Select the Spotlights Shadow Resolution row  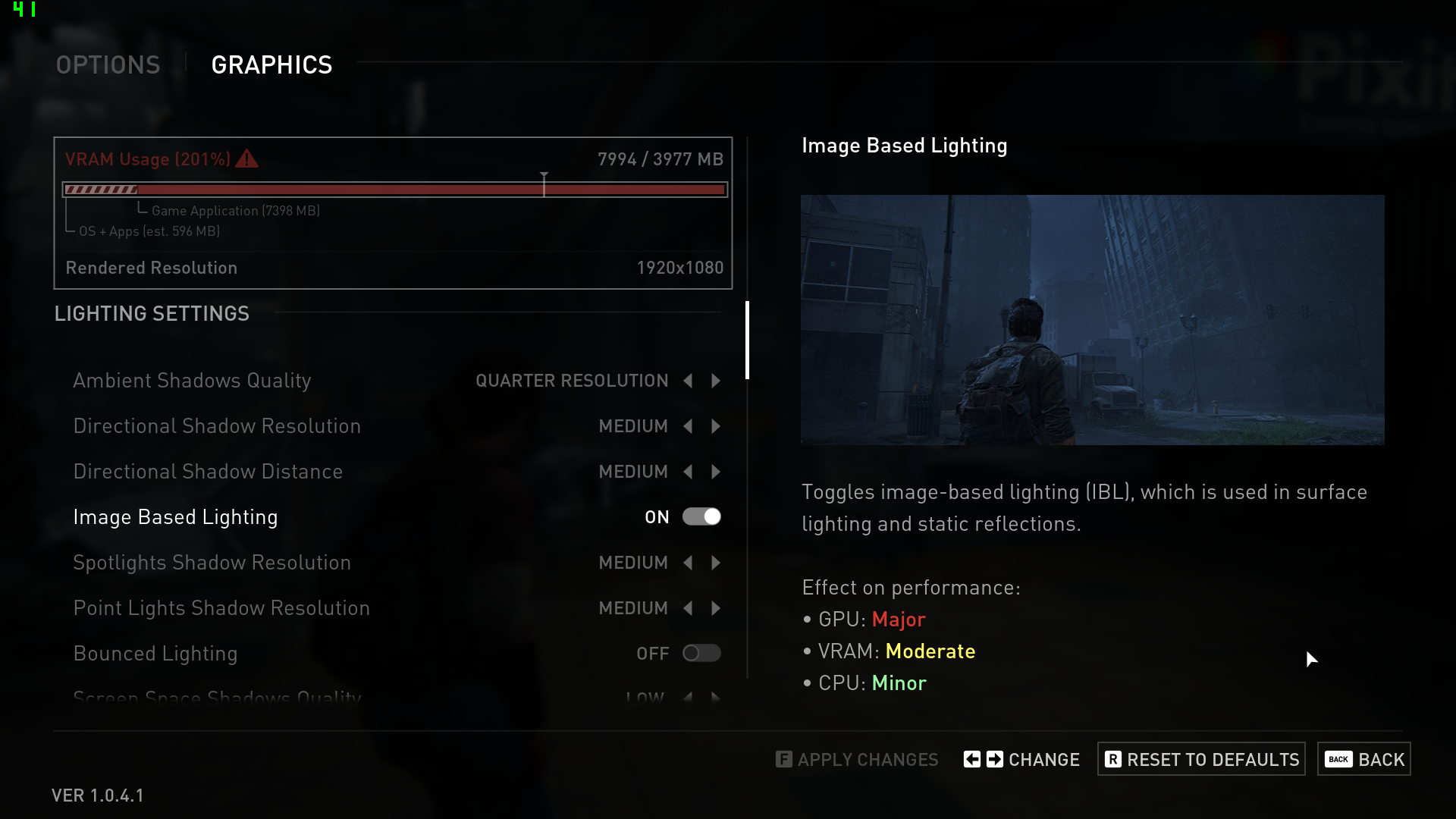tap(212, 563)
